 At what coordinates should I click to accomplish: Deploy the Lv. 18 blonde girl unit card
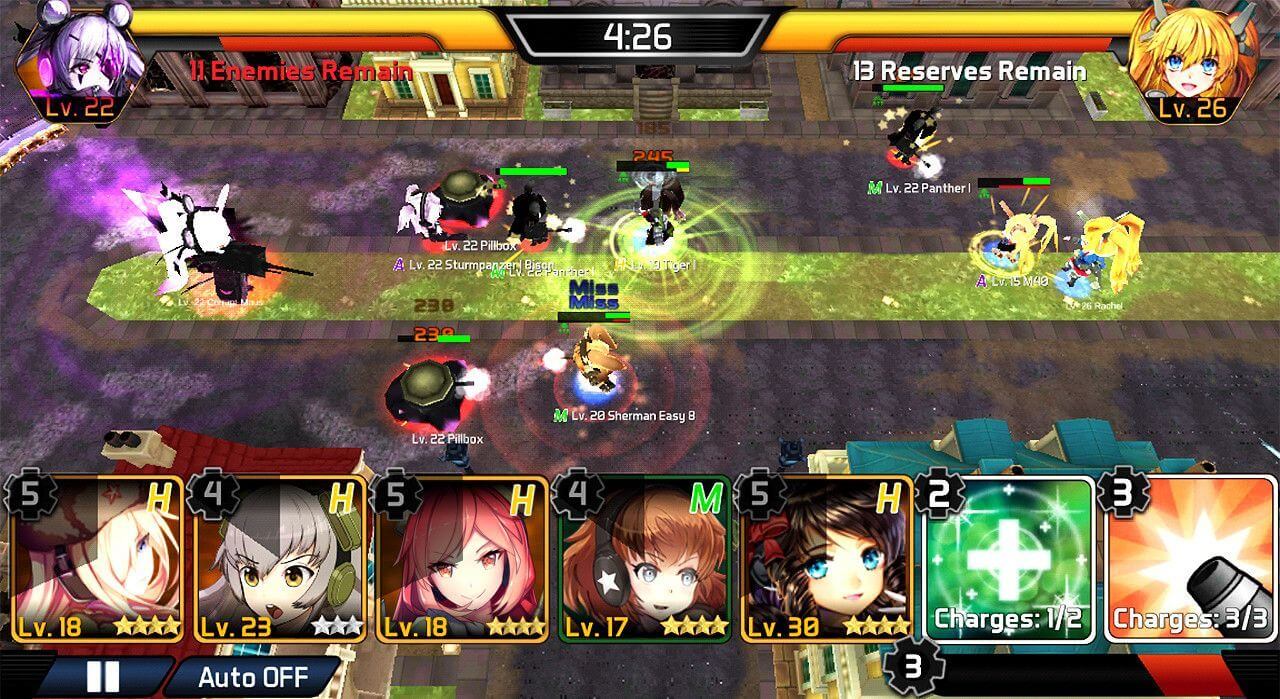(x=98, y=559)
